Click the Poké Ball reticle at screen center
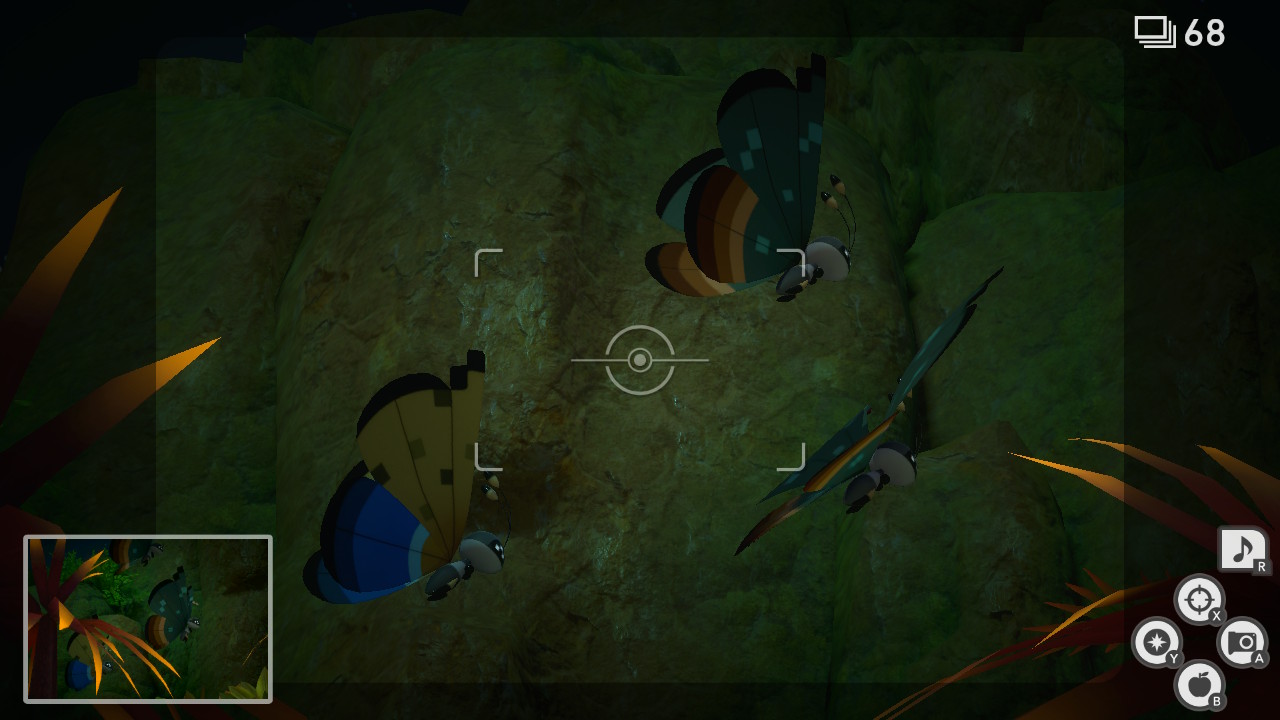Image resolution: width=1280 pixels, height=720 pixels. pyautogui.click(x=640, y=360)
